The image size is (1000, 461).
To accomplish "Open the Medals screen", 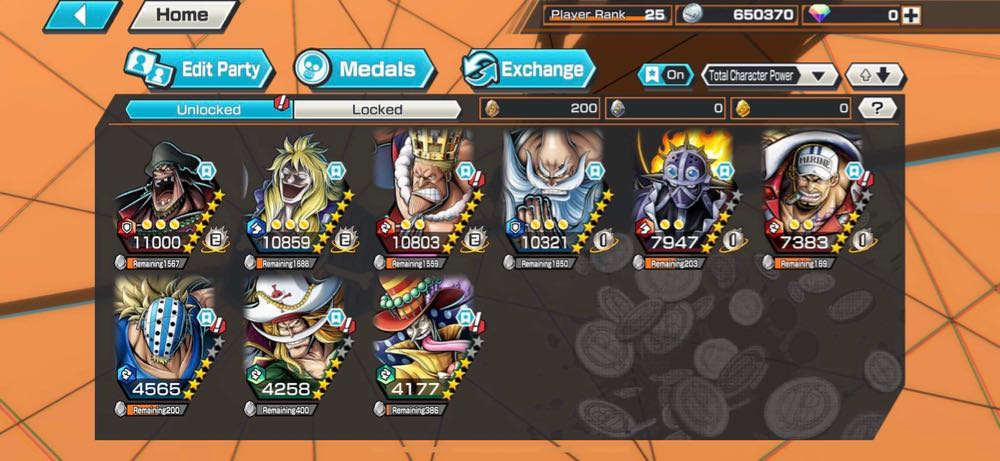I will point(364,69).
